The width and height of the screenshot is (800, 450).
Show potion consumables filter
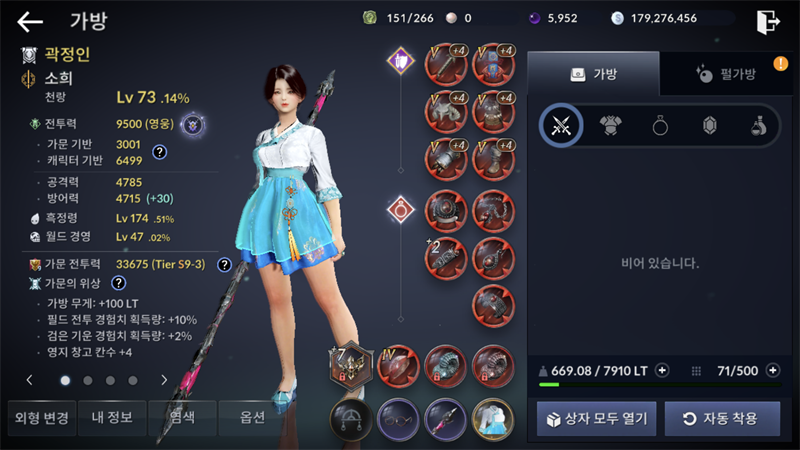758,125
